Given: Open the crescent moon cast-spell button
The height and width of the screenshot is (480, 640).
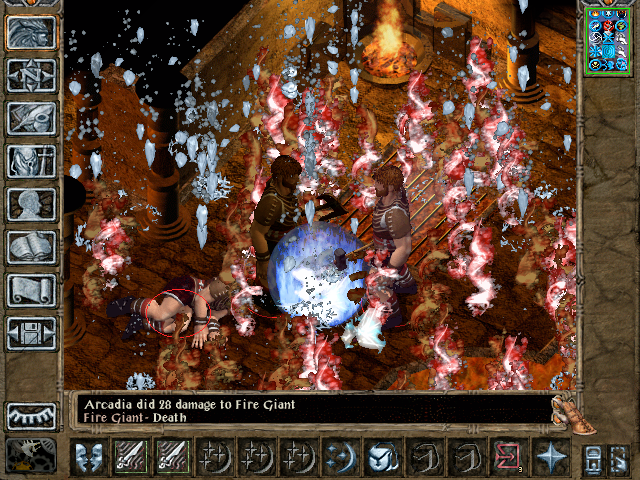Looking at the screenshot, I should (340, 457).
